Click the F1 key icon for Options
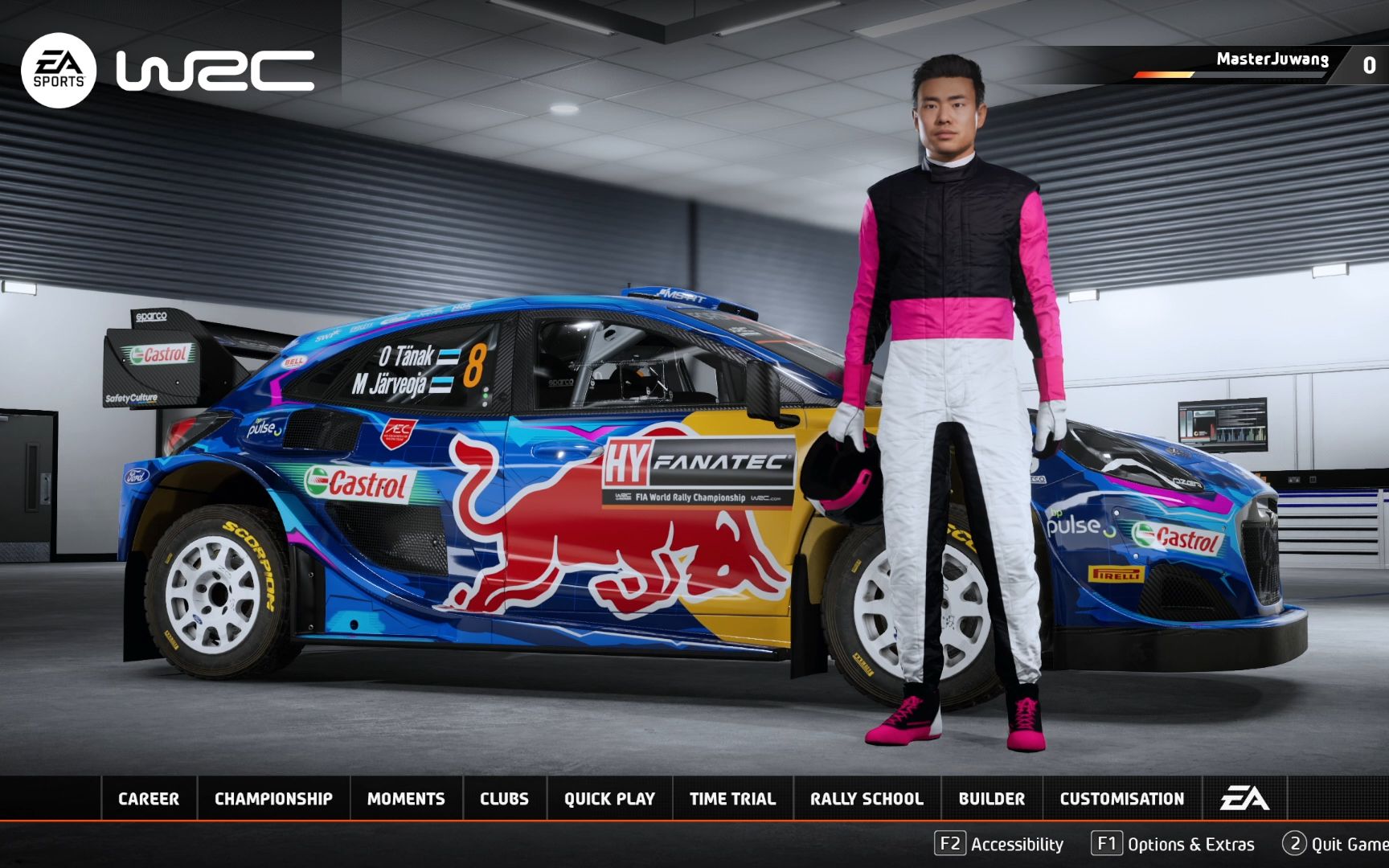 click(x=1107, y=845)
